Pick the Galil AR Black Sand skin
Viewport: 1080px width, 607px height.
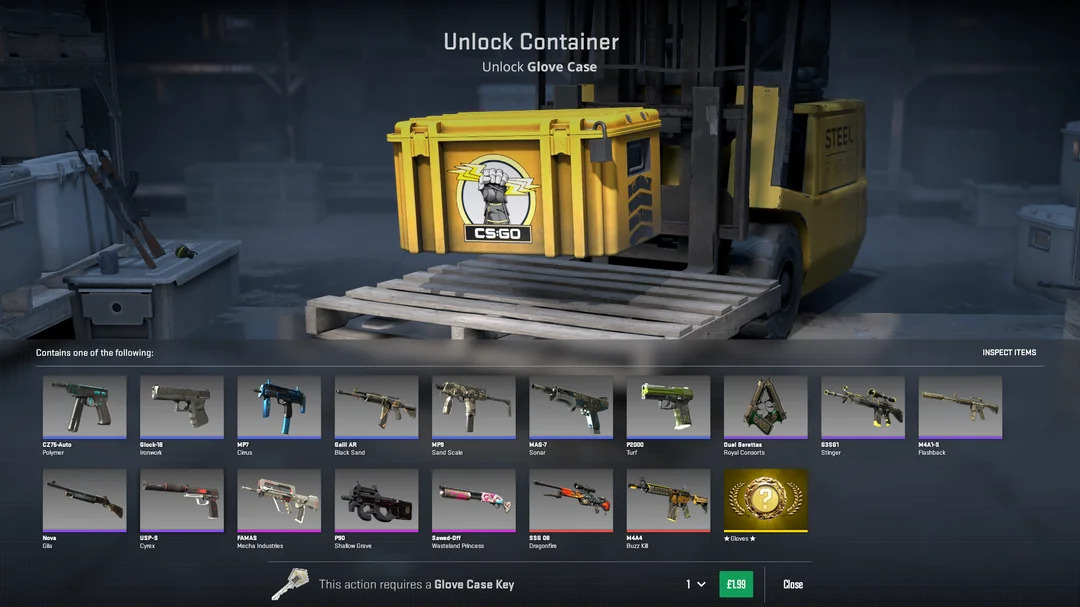[x=376, y=406]
